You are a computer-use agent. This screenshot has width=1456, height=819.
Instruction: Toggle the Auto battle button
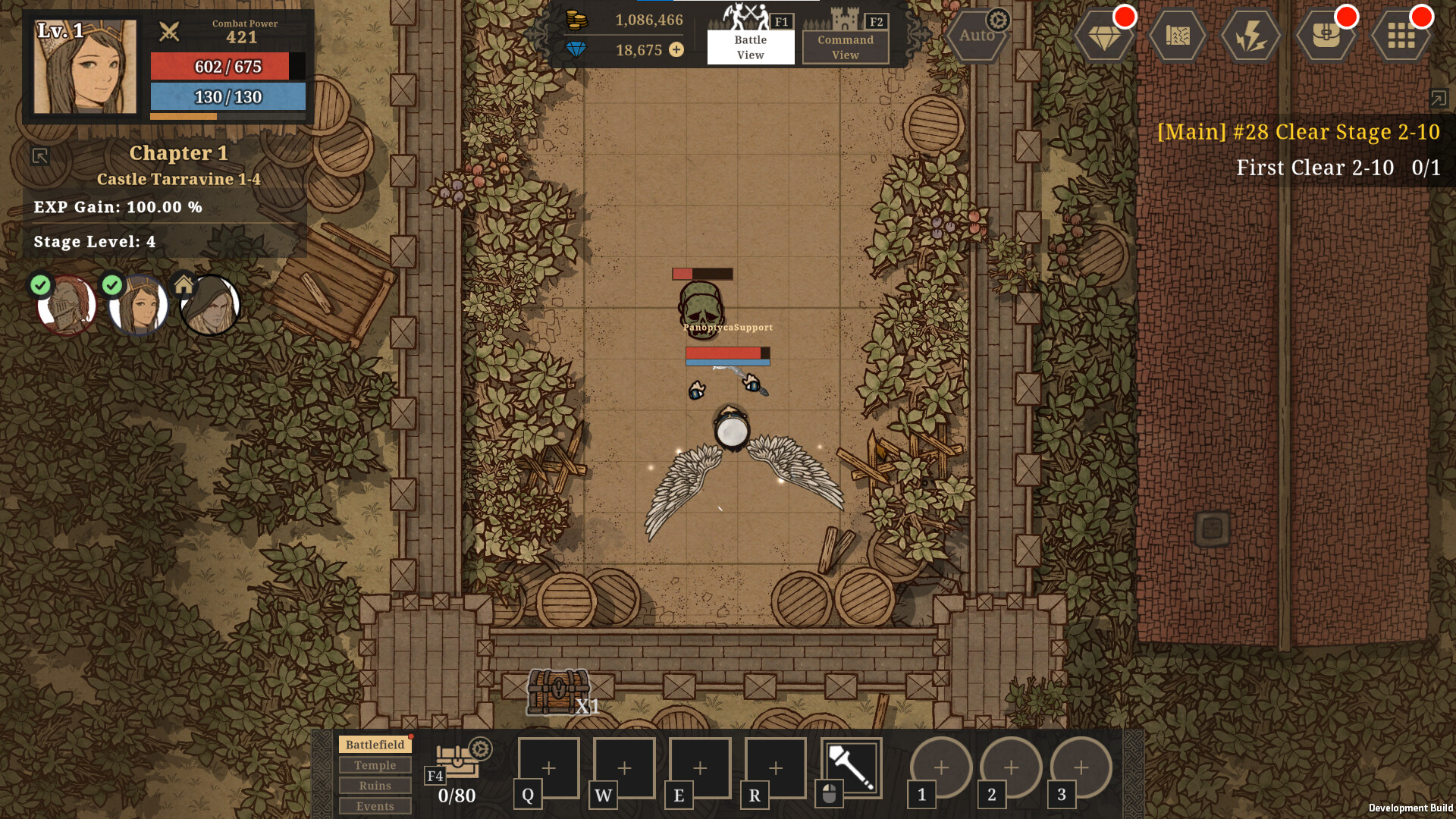pos(977,36)
